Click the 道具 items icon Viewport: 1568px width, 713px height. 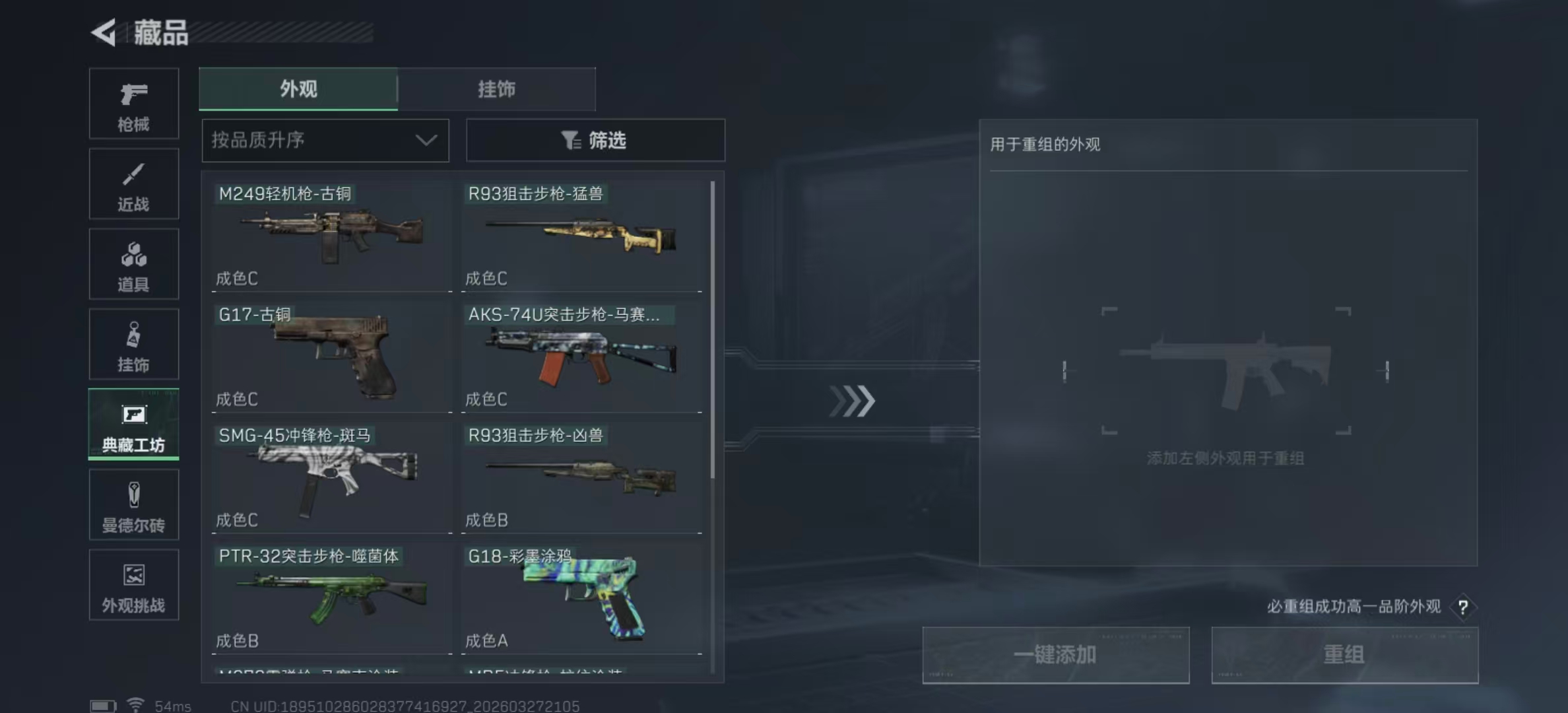point(133,263)
